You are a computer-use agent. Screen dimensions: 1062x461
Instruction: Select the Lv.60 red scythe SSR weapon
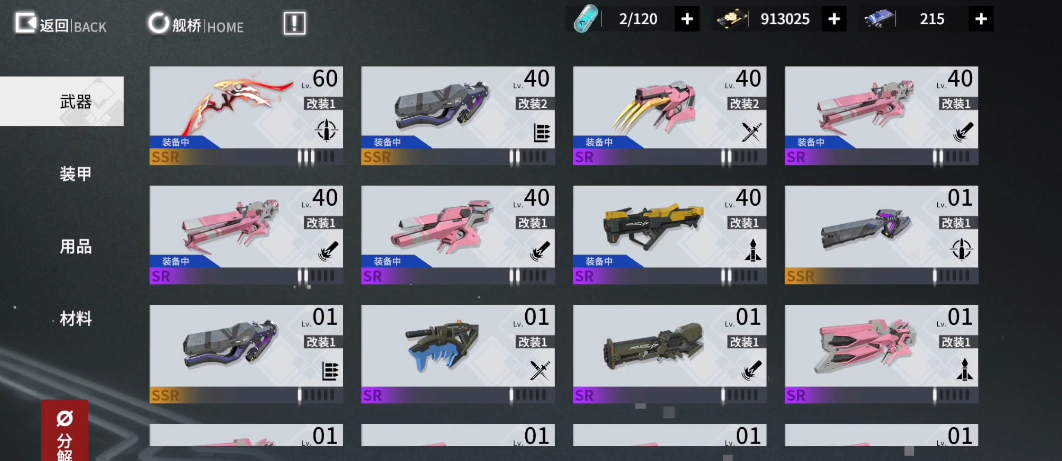pos(246,114)
